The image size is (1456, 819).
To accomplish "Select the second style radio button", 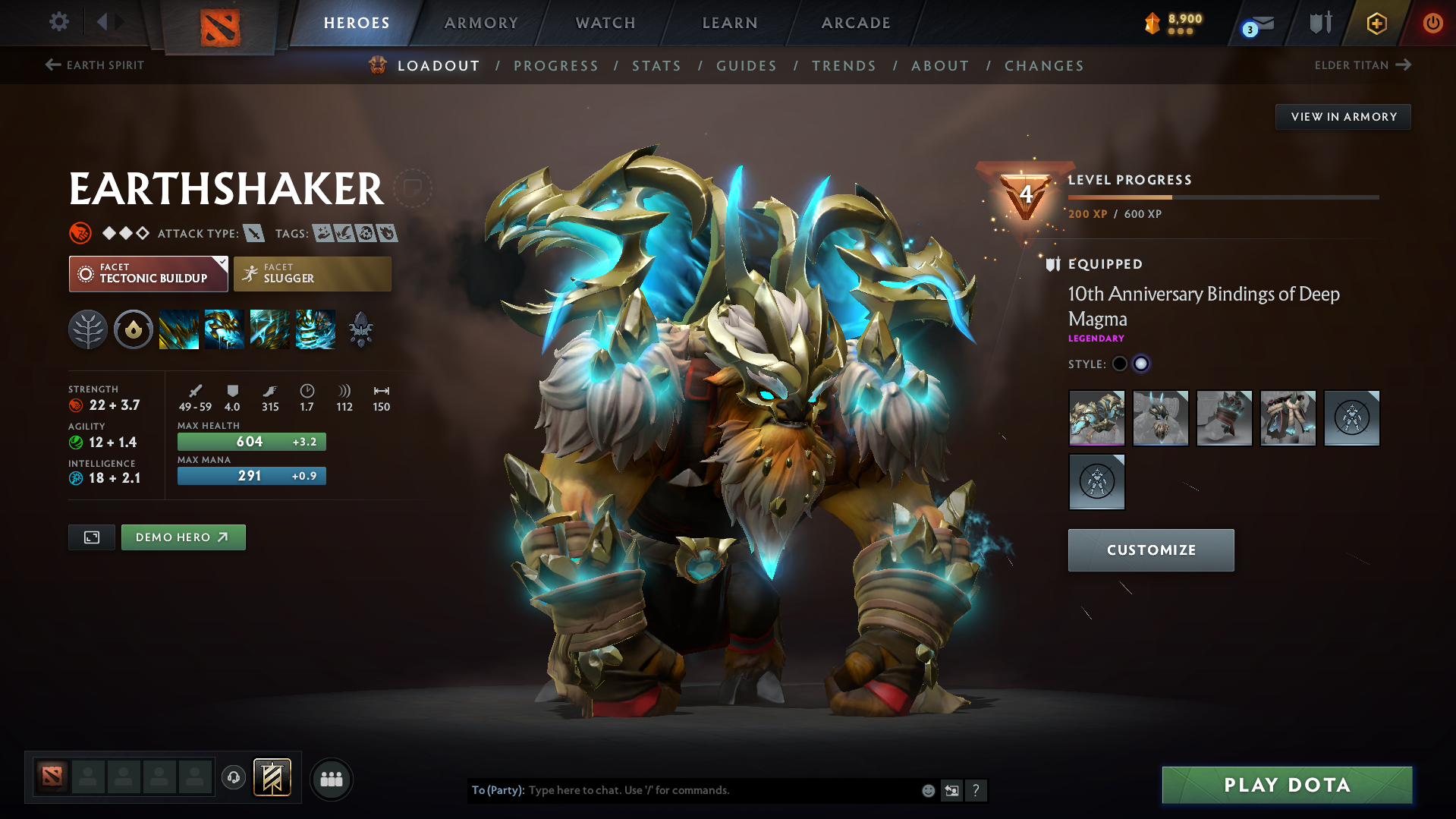I will coord(1141,364).
